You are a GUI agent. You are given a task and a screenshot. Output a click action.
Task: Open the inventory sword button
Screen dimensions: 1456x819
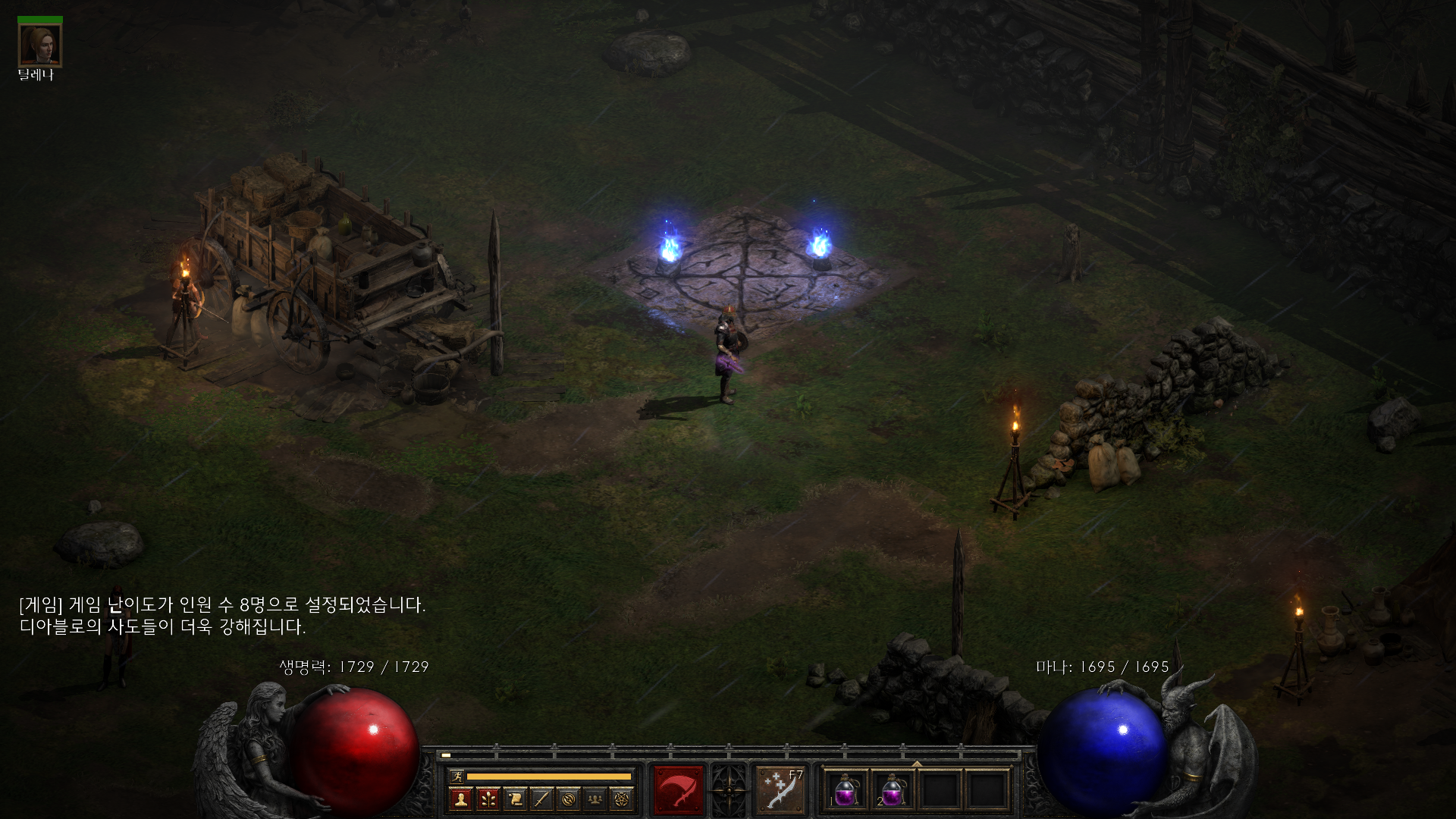(x=541, y=799)
